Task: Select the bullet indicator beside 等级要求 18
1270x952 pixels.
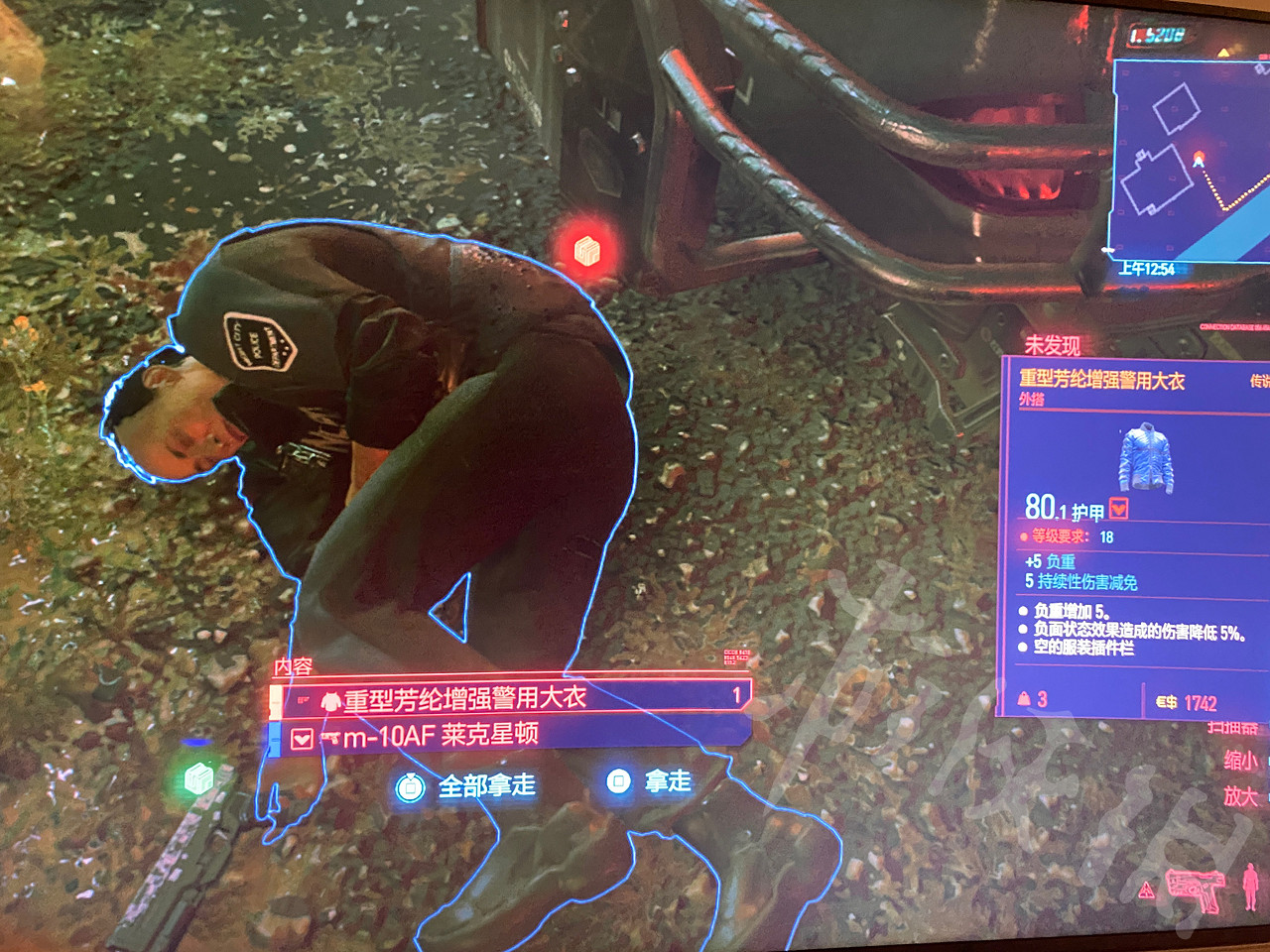Action: (x=1023, y=535)
